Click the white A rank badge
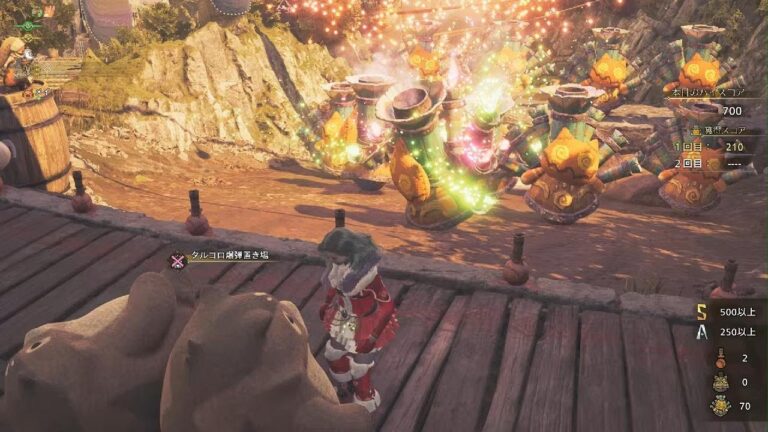The width and height of the screenshot is (768, 432). [703, 332]
